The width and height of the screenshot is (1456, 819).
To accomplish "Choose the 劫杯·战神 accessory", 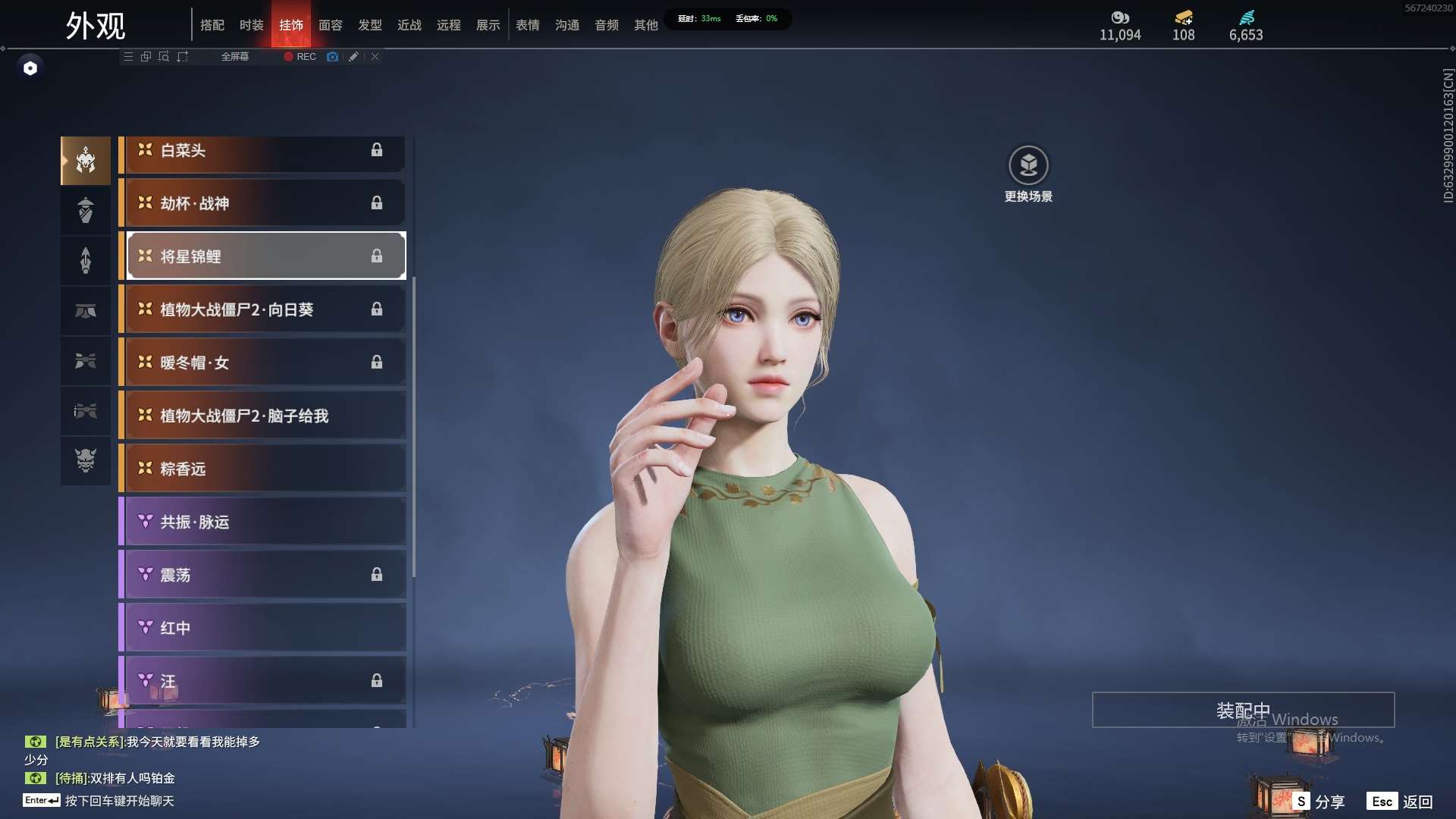I will [262, 203].
